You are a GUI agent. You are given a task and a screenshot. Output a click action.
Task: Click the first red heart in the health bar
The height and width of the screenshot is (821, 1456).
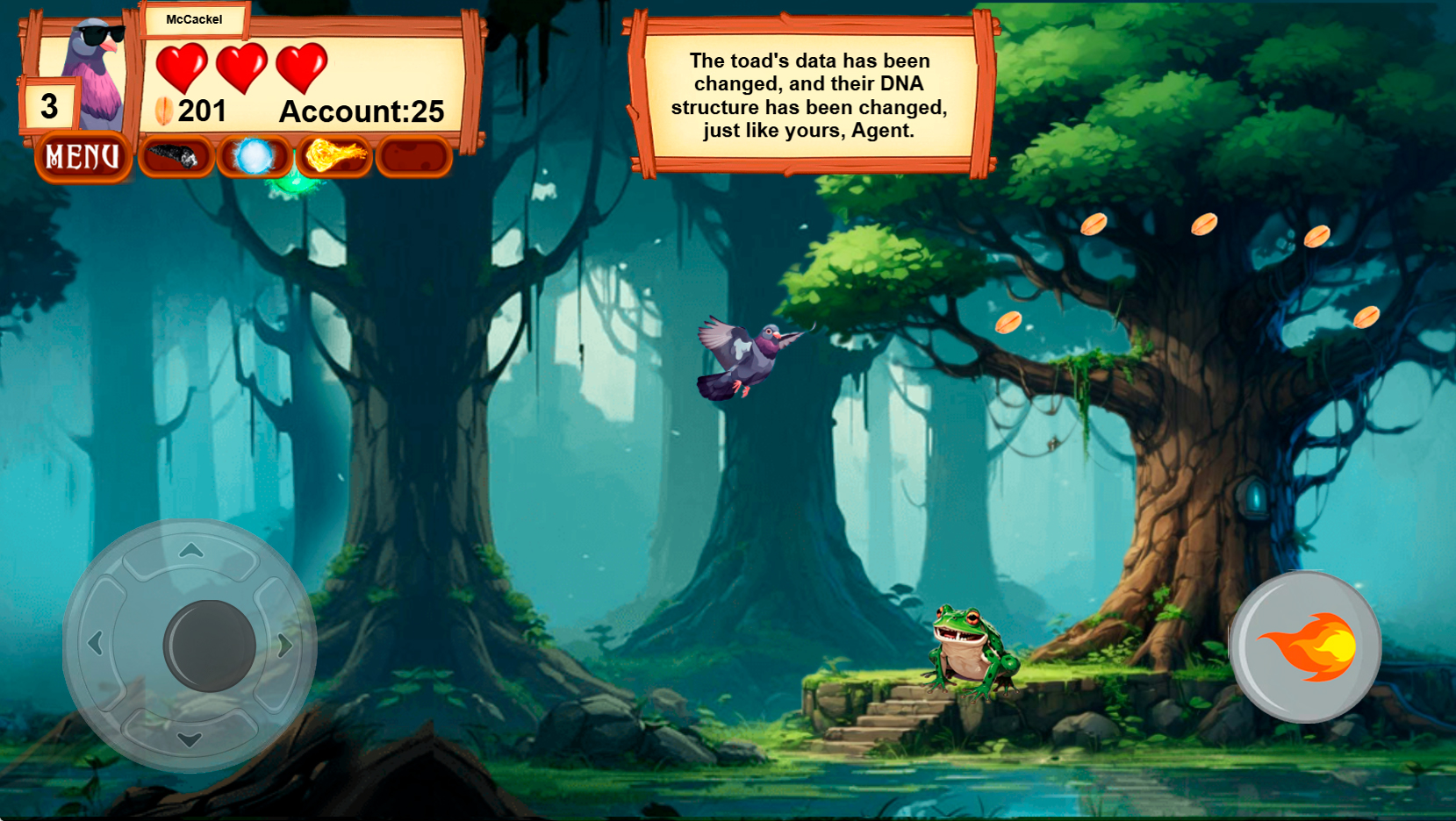point(184,68)
